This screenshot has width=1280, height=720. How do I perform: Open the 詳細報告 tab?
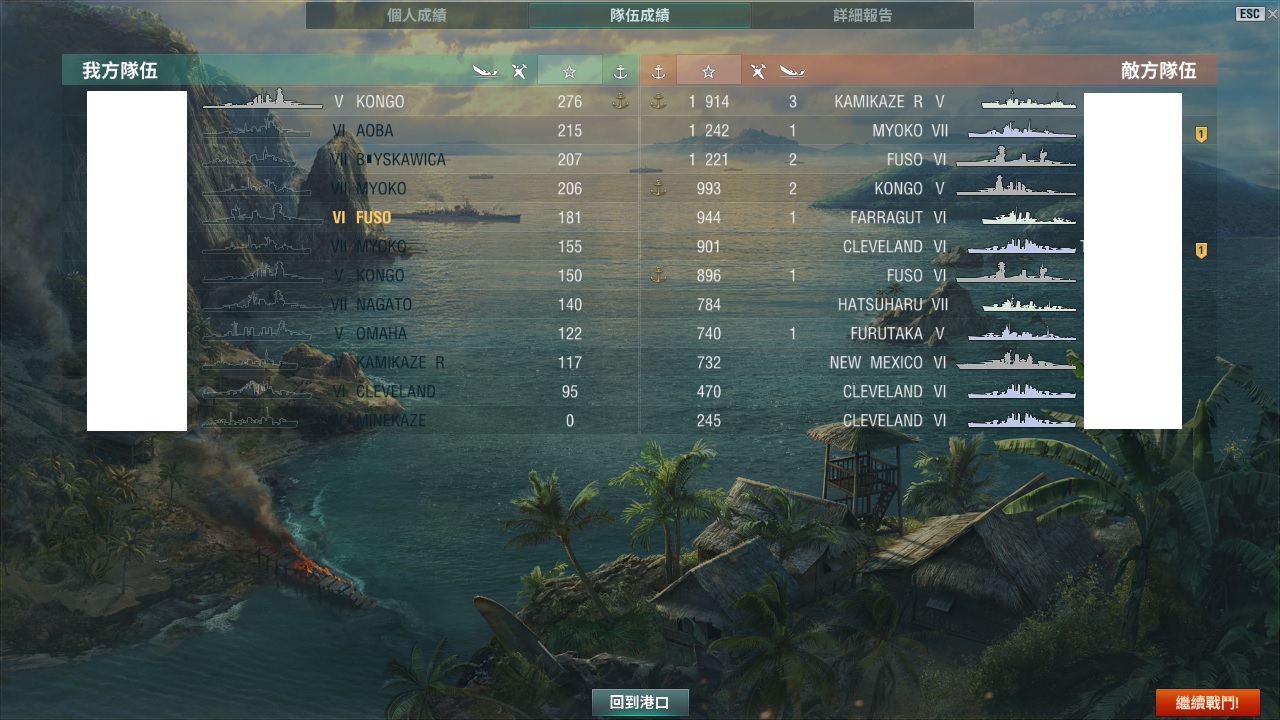(862, 15)
